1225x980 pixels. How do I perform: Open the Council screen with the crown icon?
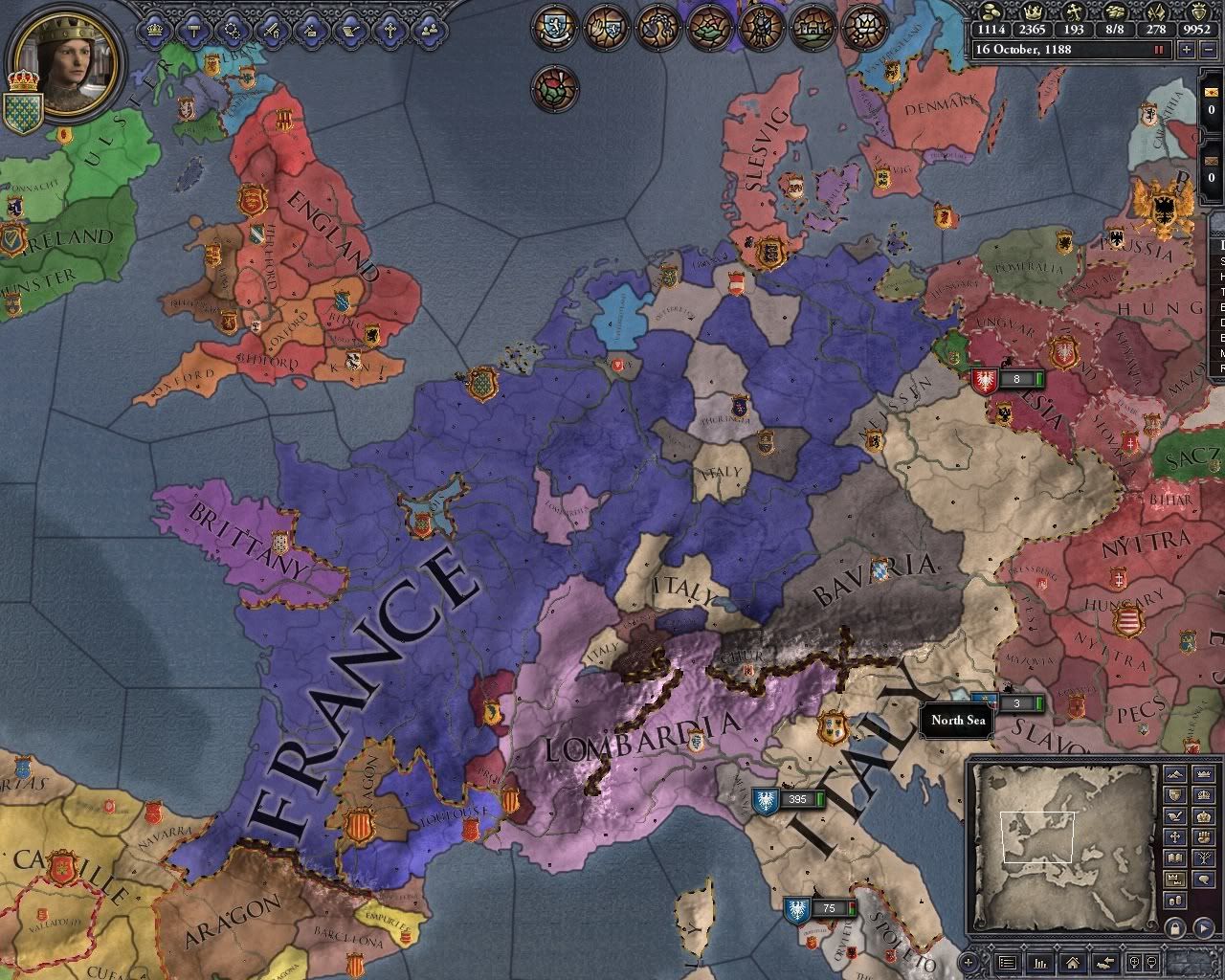tap(155, 29)
